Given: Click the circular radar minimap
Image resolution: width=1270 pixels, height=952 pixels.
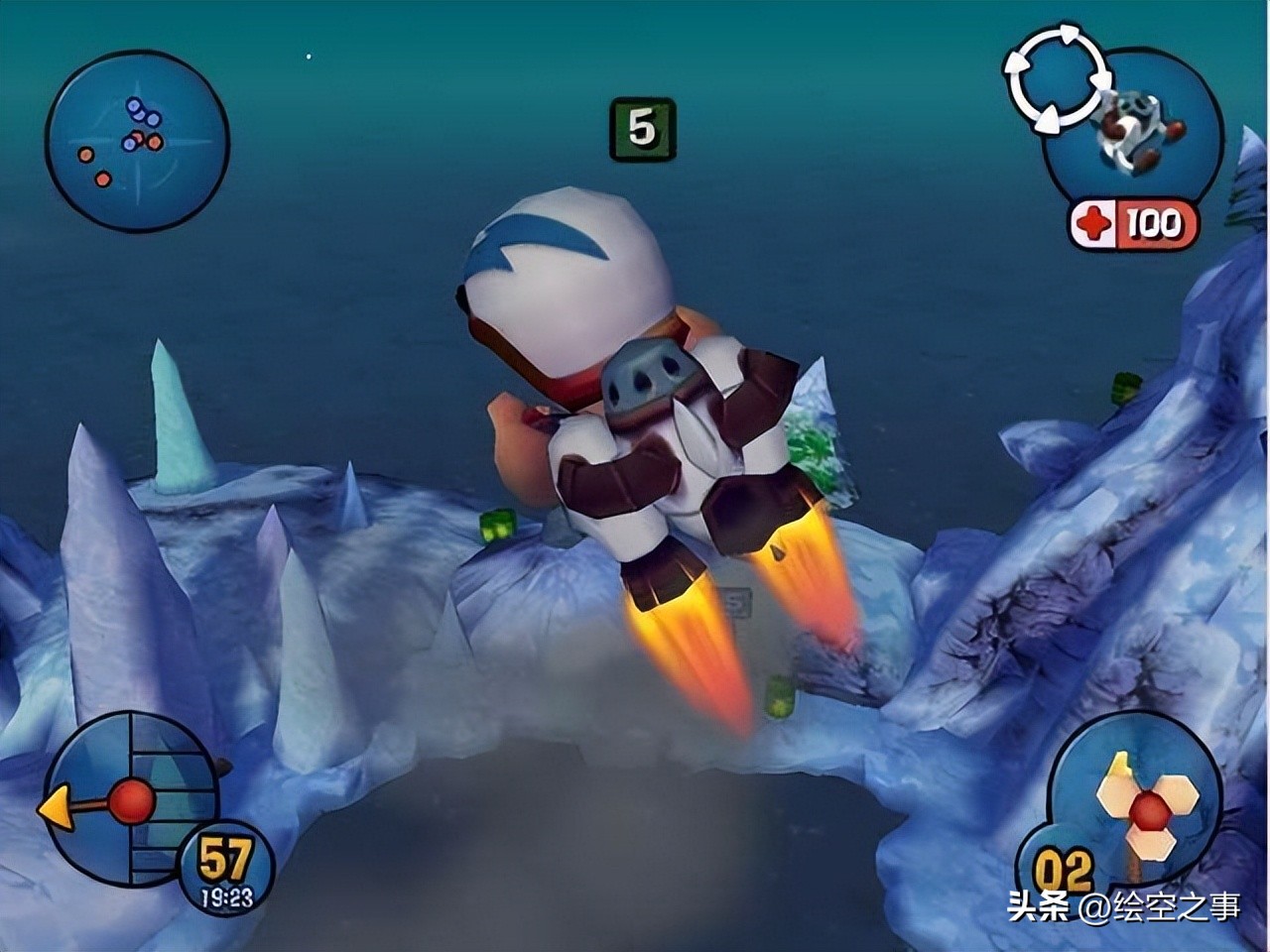Looking at the screenshot, I should coord(137,141).
